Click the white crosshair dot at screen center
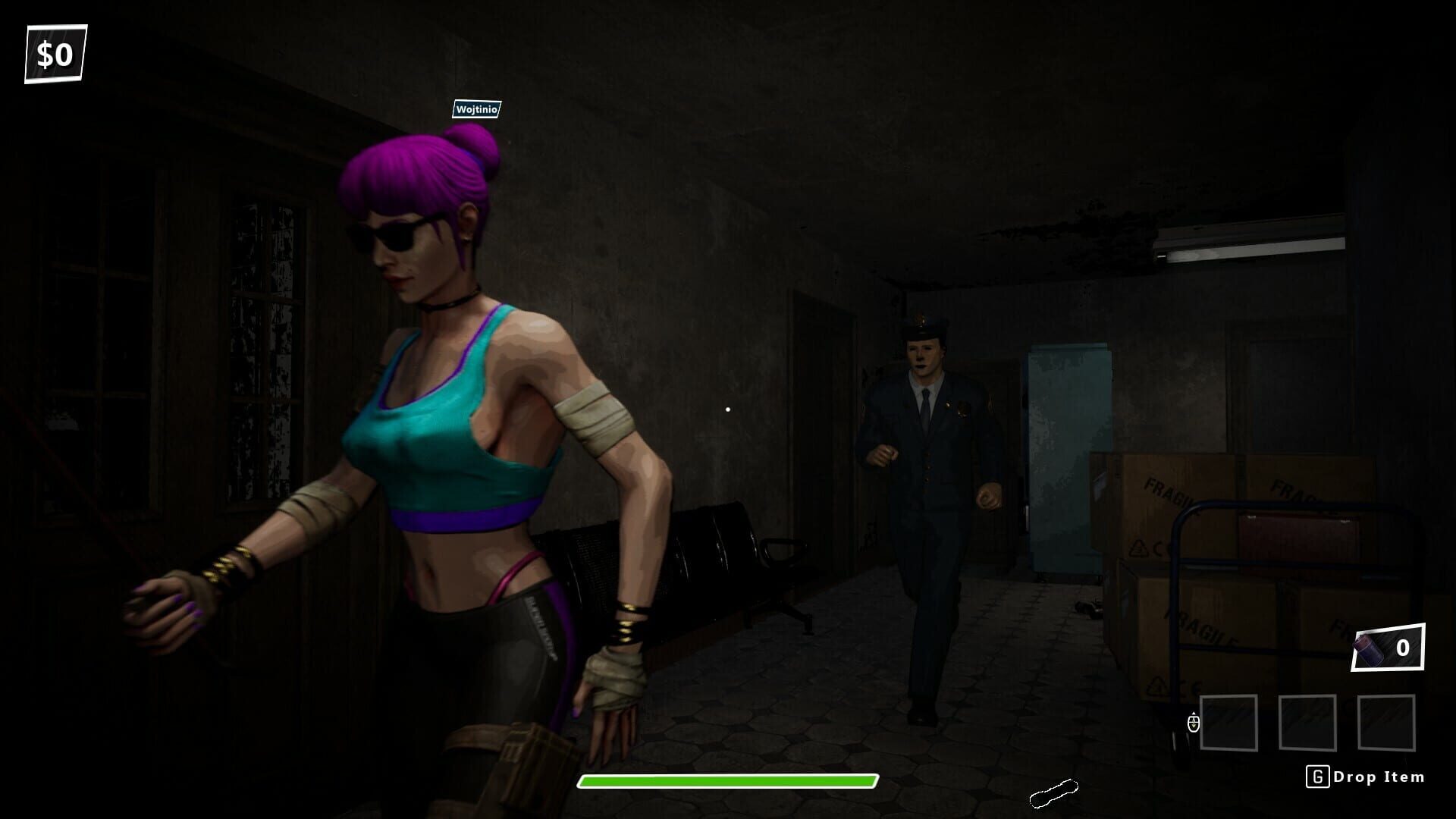1456x819 pixels. 729,409
